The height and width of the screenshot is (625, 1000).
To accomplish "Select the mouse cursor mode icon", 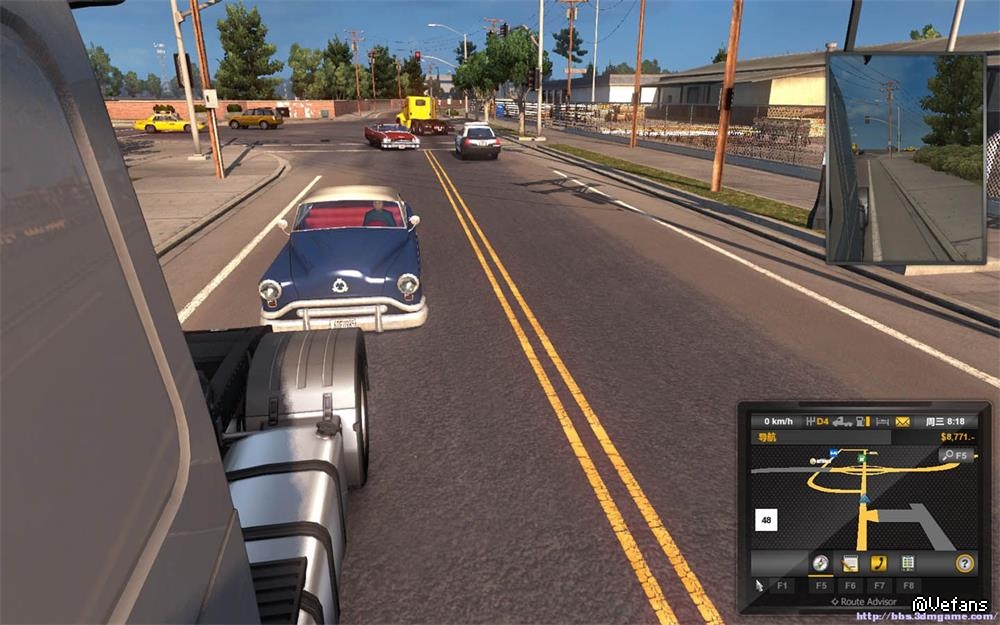I will coord(760,585).
